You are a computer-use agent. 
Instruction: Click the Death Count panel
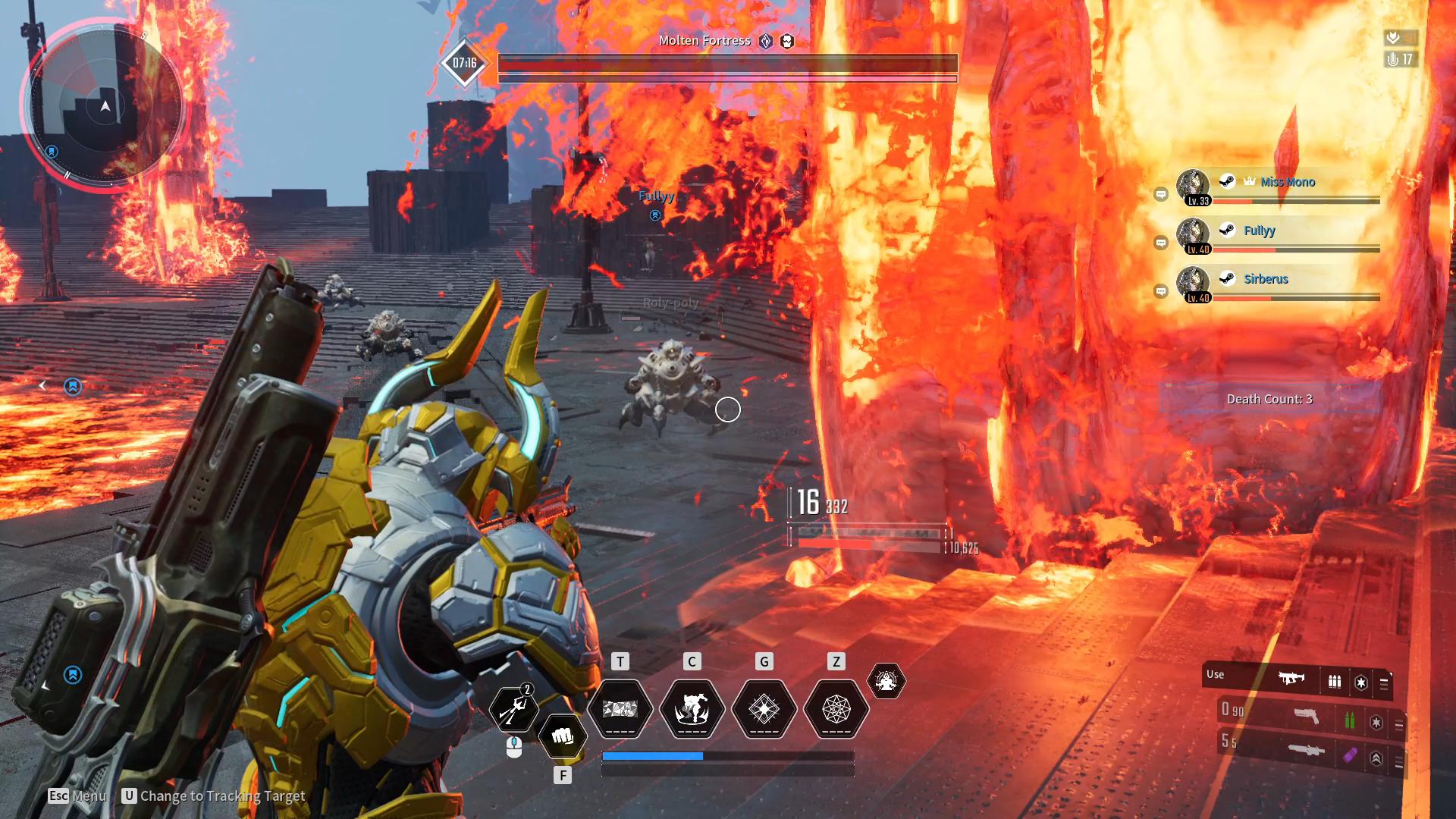click(1269, 399)
